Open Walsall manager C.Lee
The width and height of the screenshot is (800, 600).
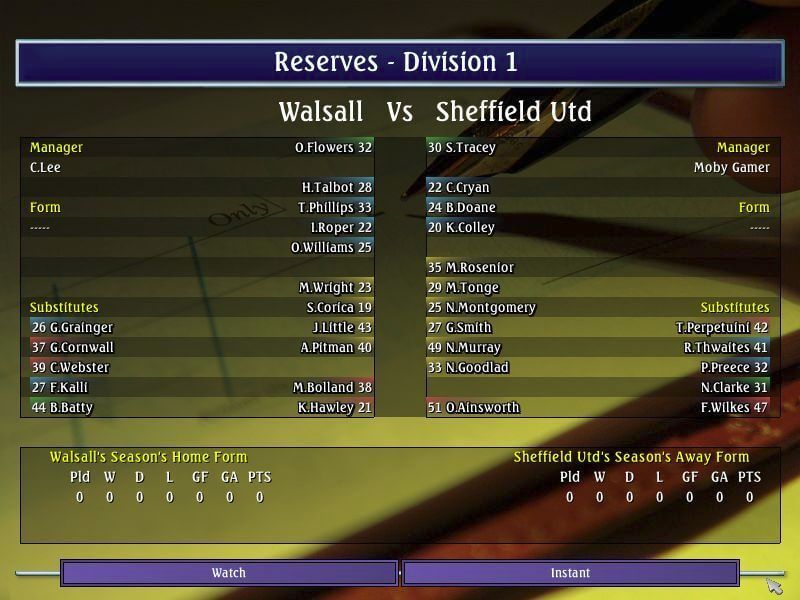[45, 168]
